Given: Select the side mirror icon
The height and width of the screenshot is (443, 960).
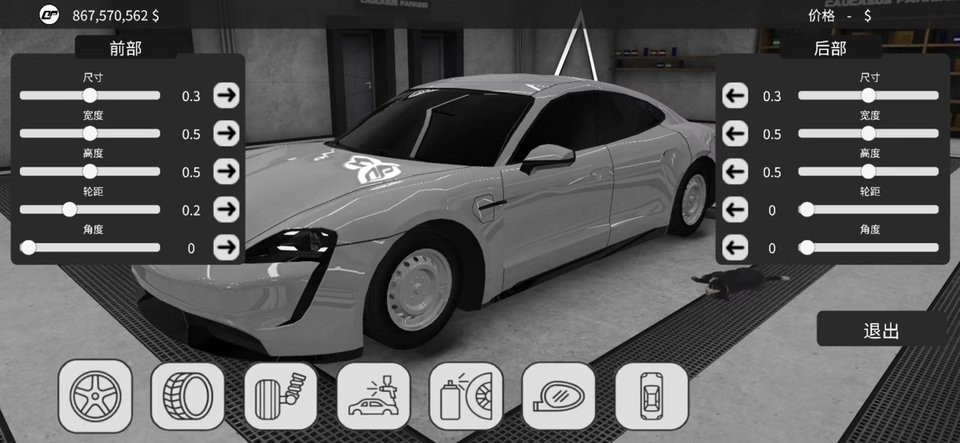Looking at the screenshot, I should [559, 396].
